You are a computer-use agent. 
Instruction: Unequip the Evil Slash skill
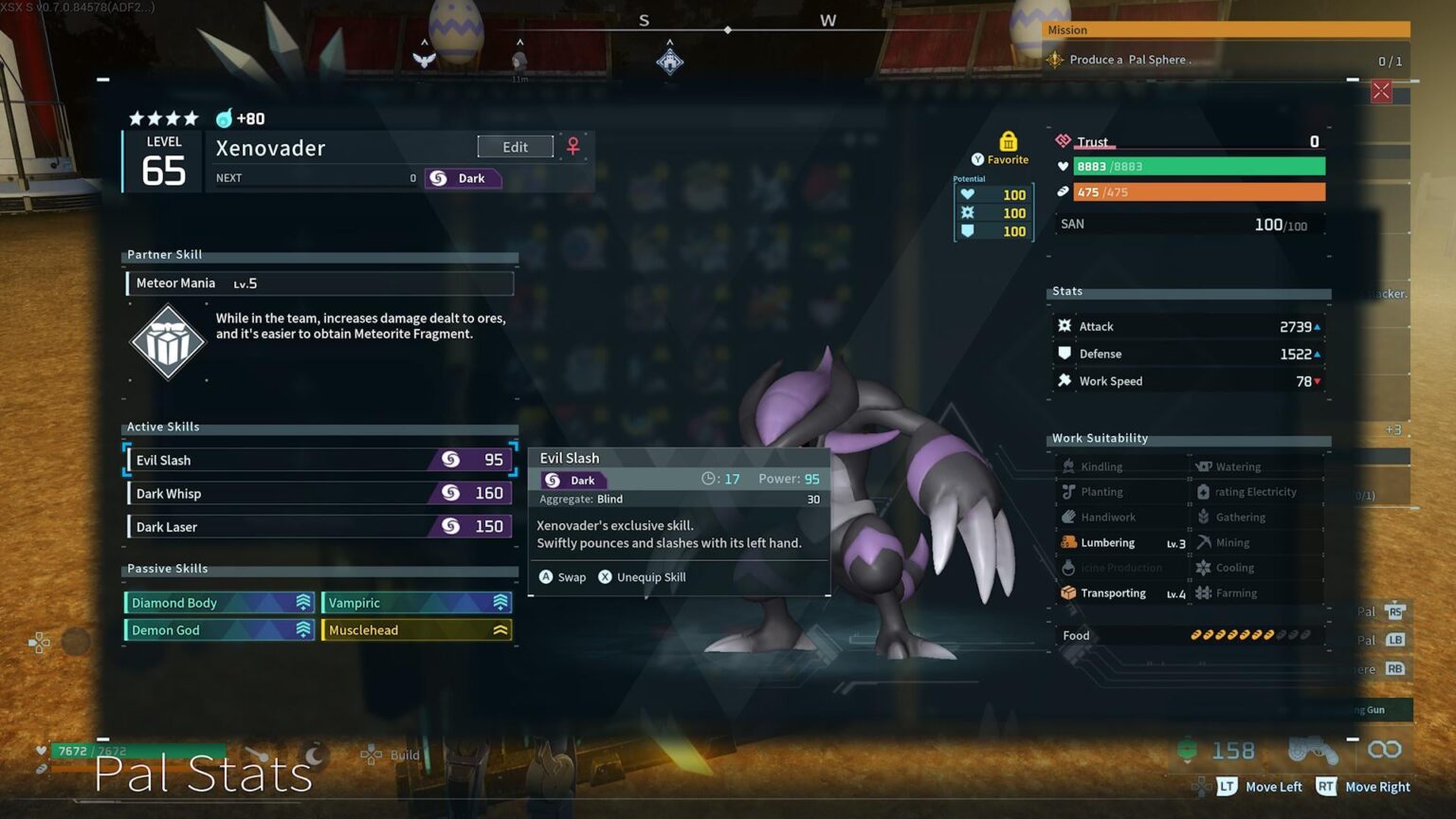pyautogui.click(x=642, y=577)
